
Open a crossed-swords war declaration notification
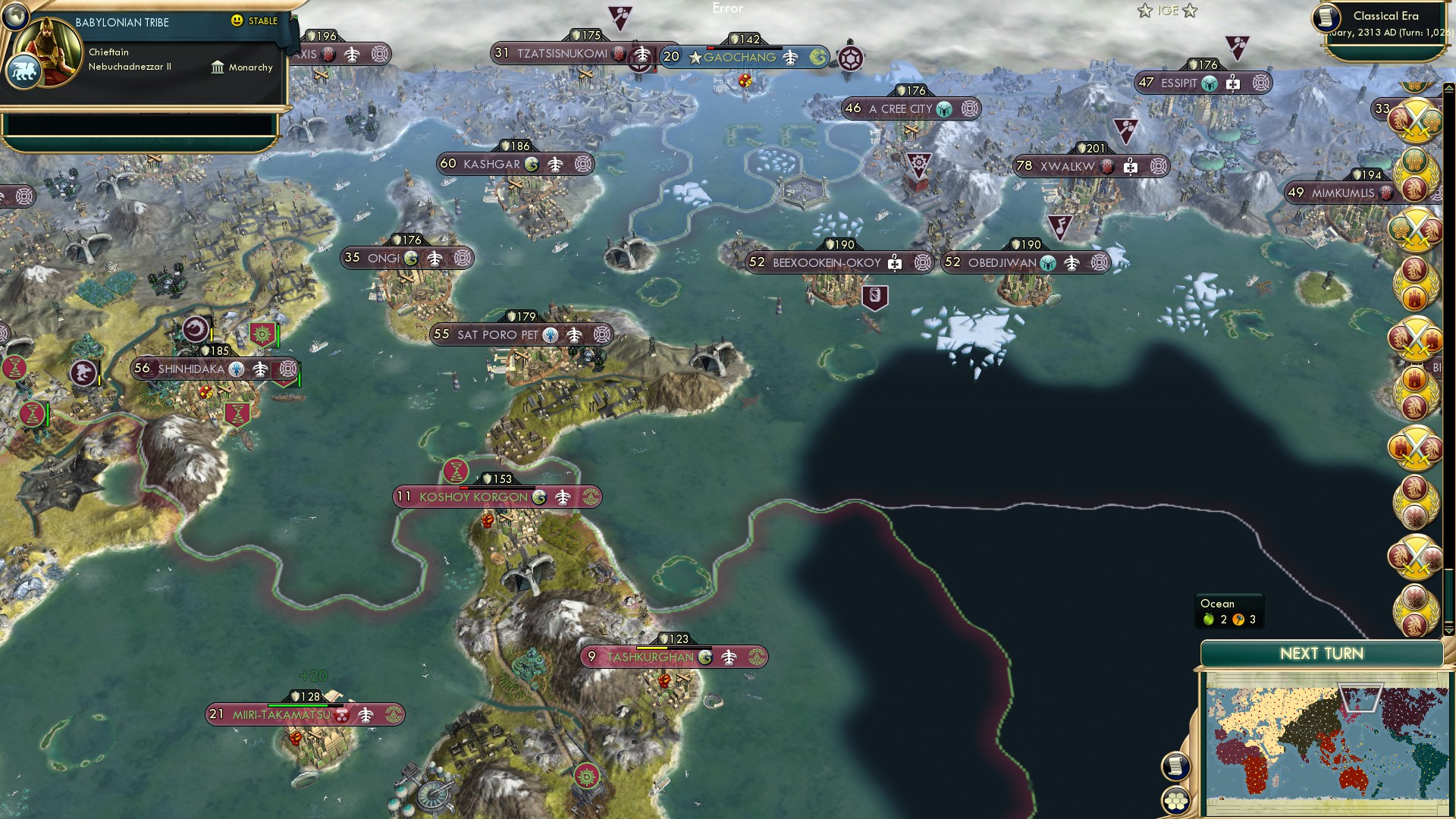[1415, 118]
